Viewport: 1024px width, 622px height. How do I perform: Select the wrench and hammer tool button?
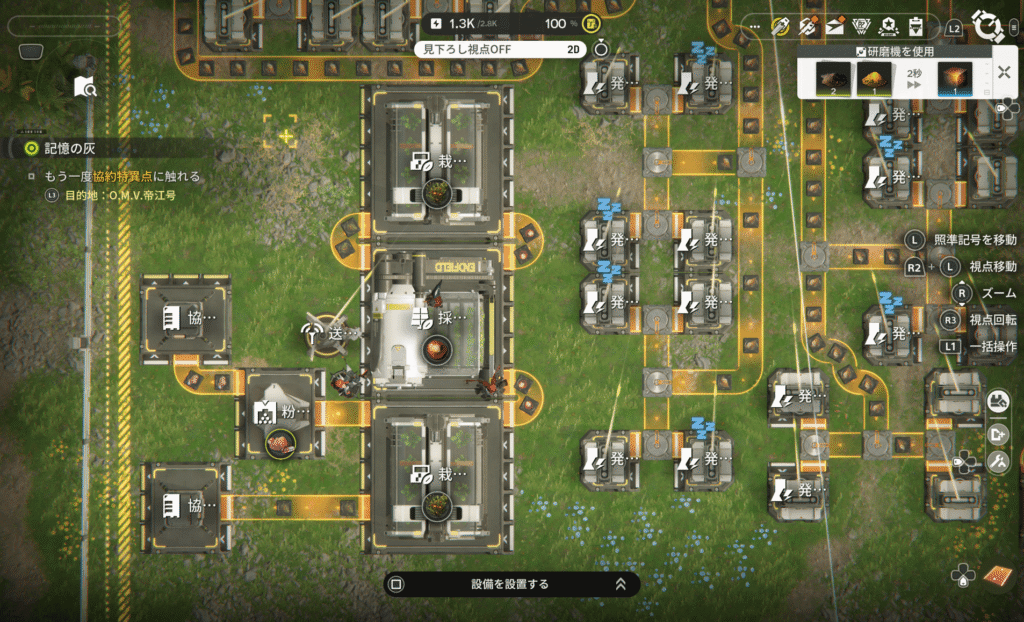tap(997, 462)
